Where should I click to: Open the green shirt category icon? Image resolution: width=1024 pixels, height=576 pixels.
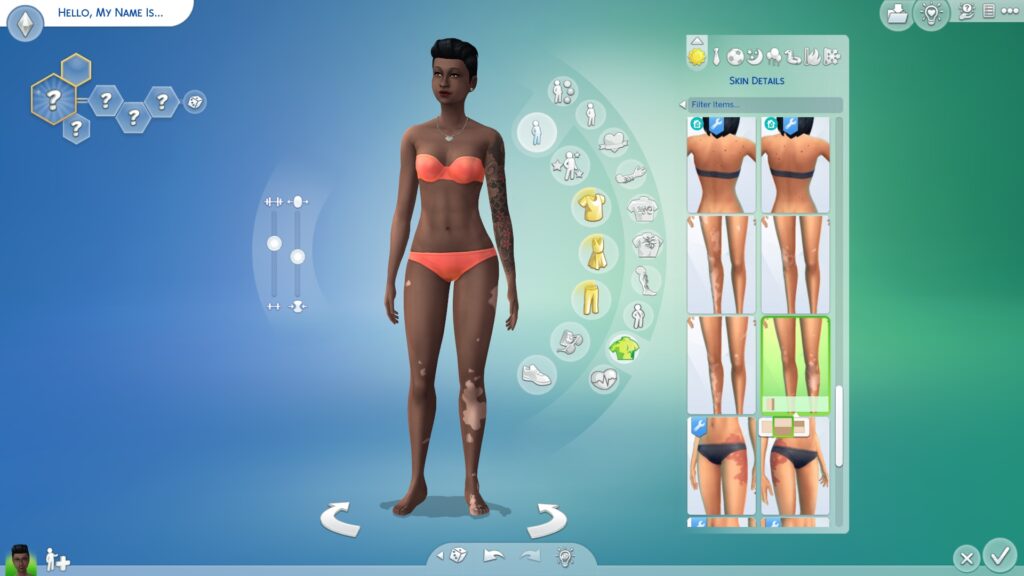click(x=624, y=348)
